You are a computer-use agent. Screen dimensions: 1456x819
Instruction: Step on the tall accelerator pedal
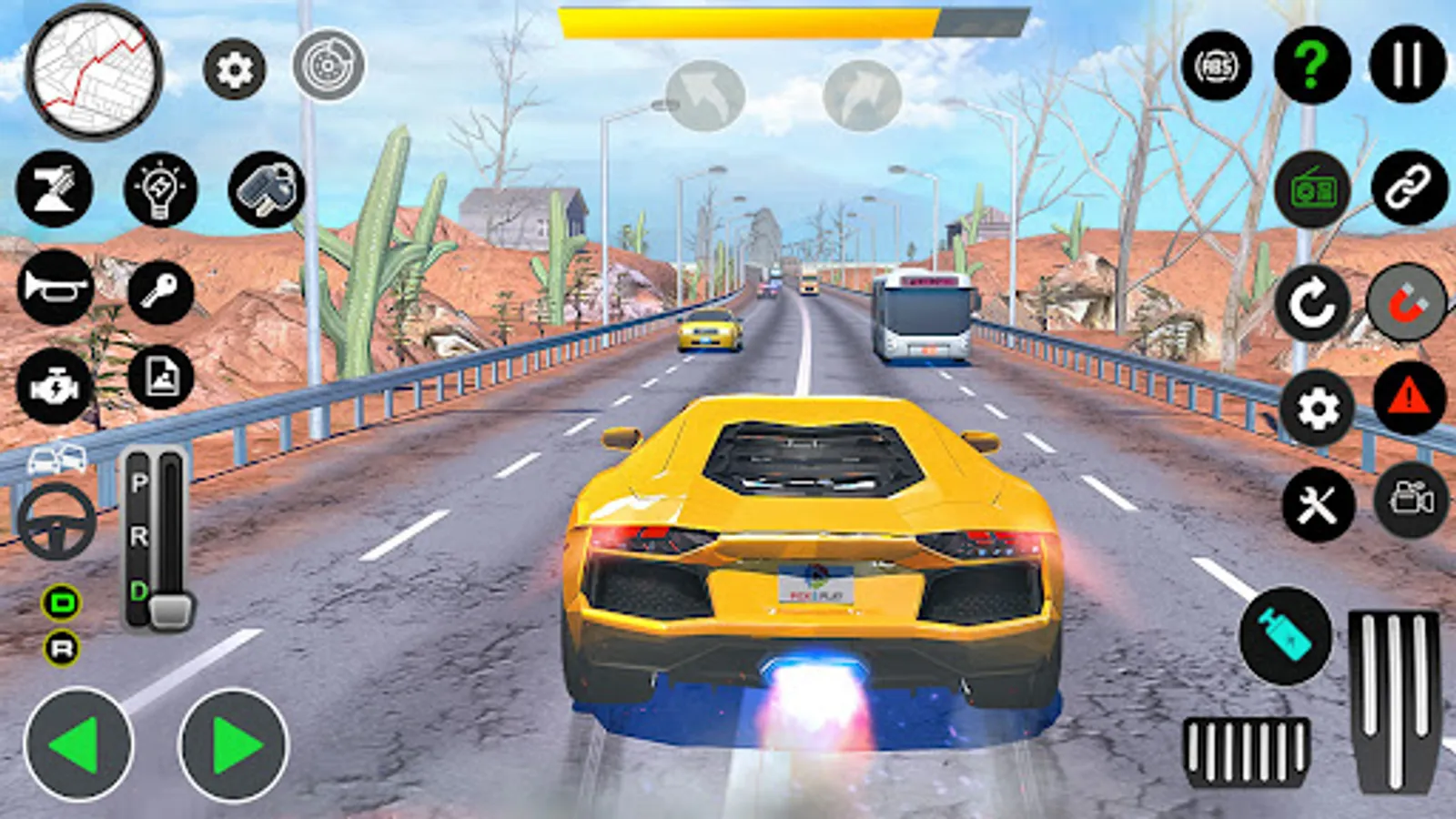pyautogui.click(x=1394, y=699)
